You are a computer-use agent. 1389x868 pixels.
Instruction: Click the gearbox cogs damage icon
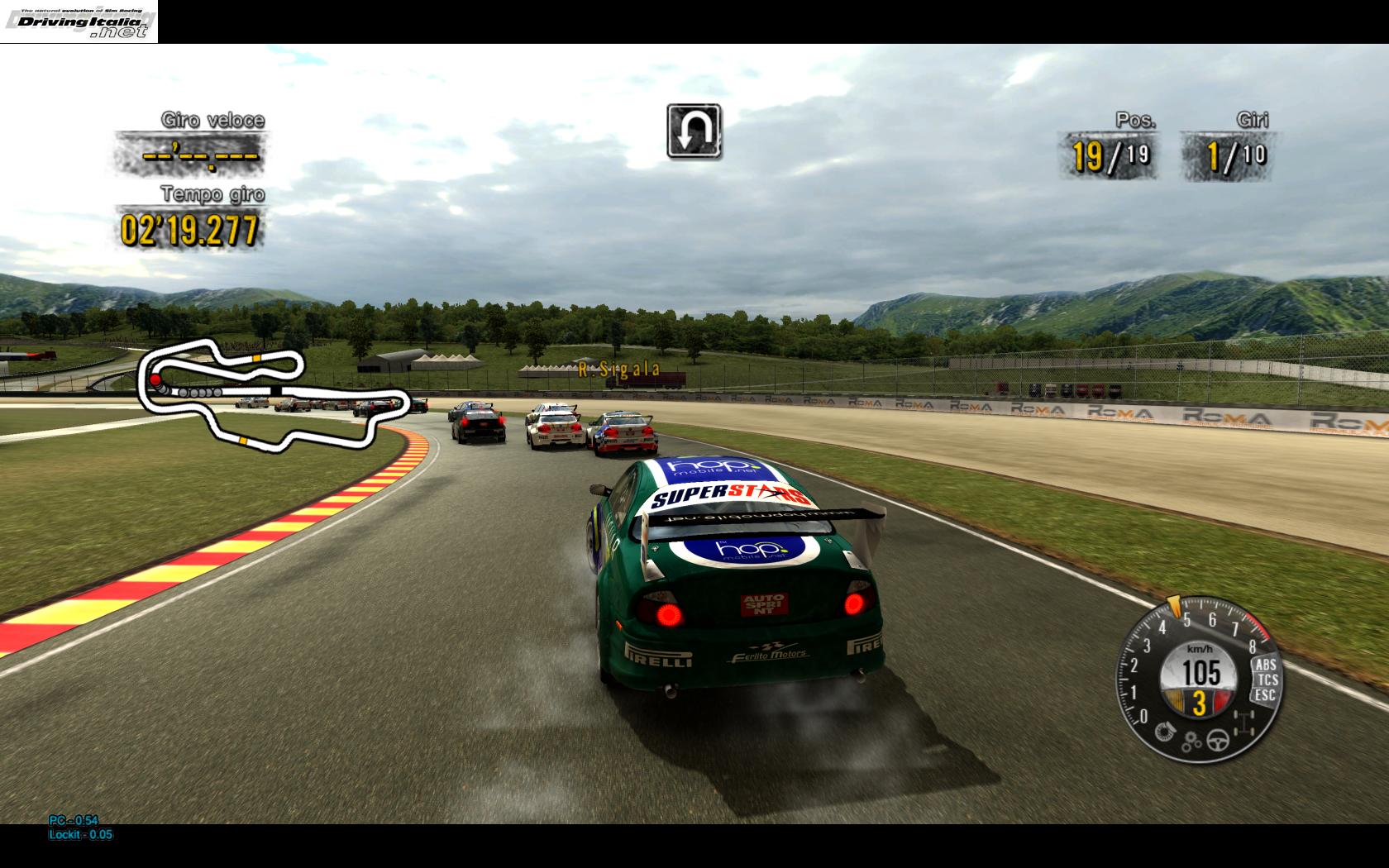tap(1191, 742)
